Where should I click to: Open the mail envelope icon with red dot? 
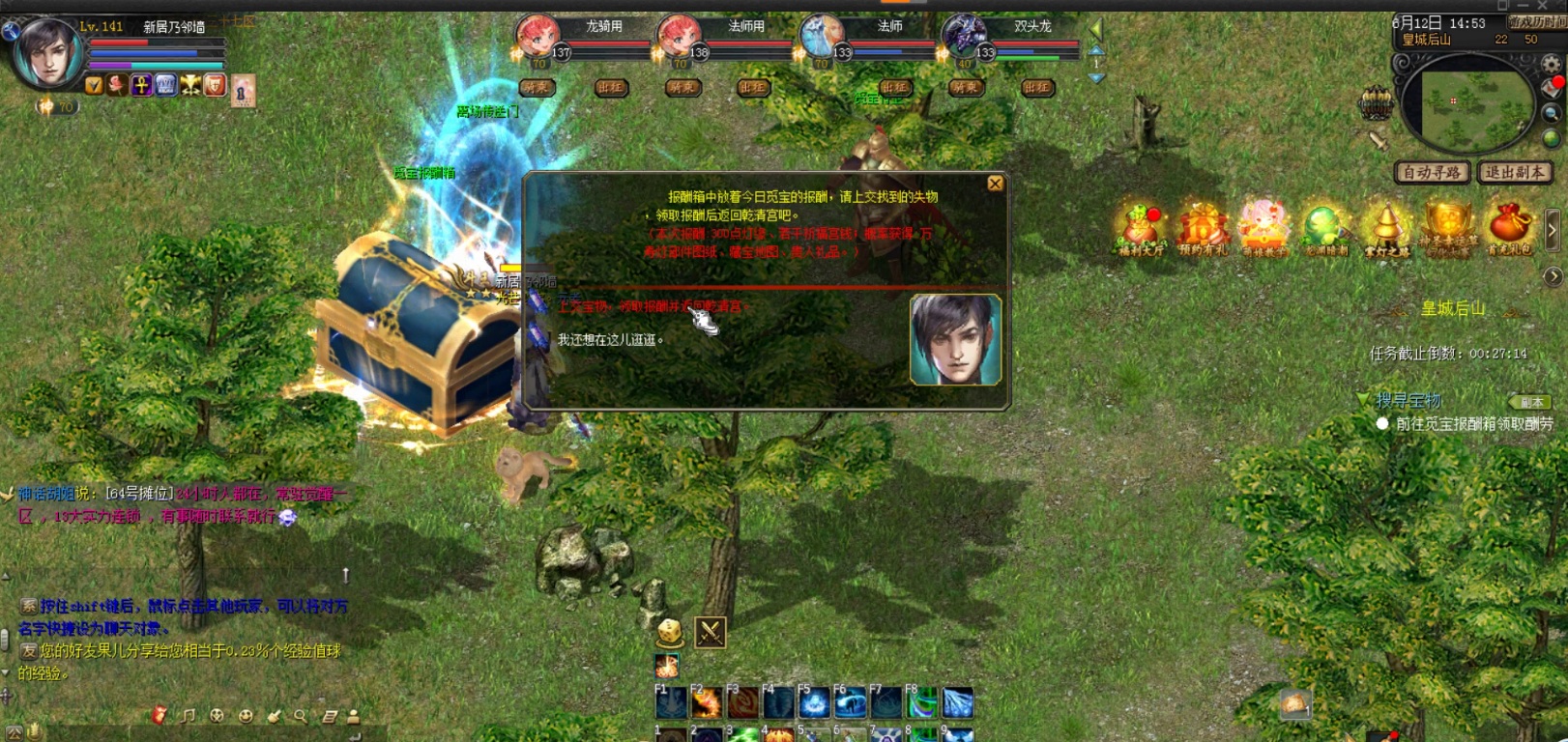point(1553,88)
